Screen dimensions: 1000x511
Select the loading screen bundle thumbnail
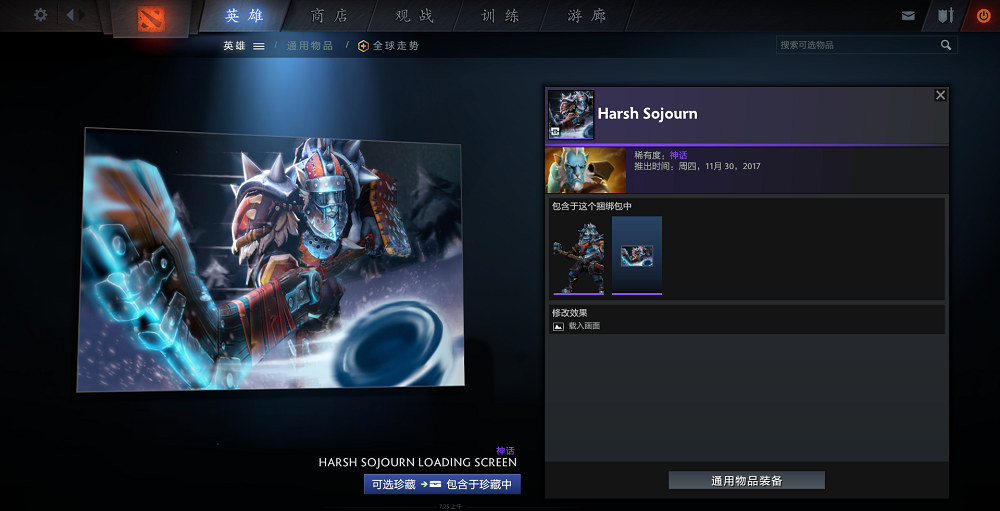tap(637, 256)
